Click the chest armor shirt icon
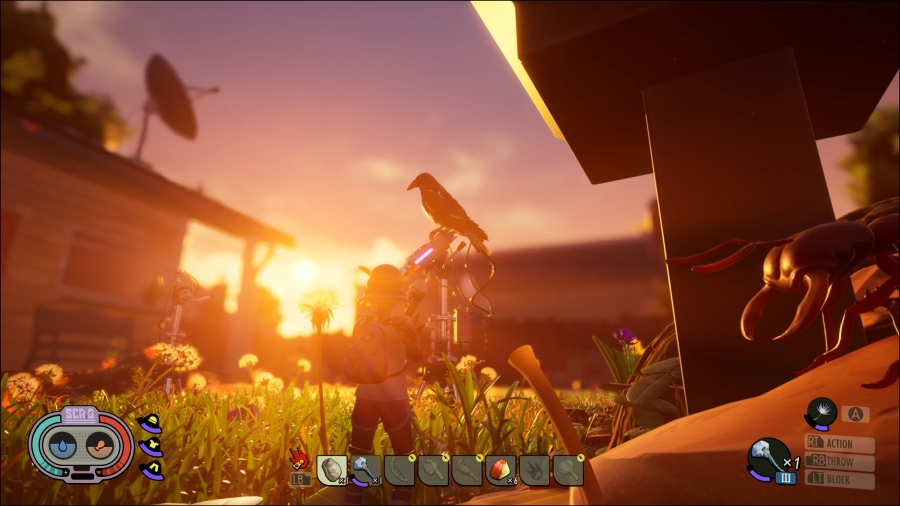Image resolution: width=900 pixels, height=506 pixels. coord(151,447)
